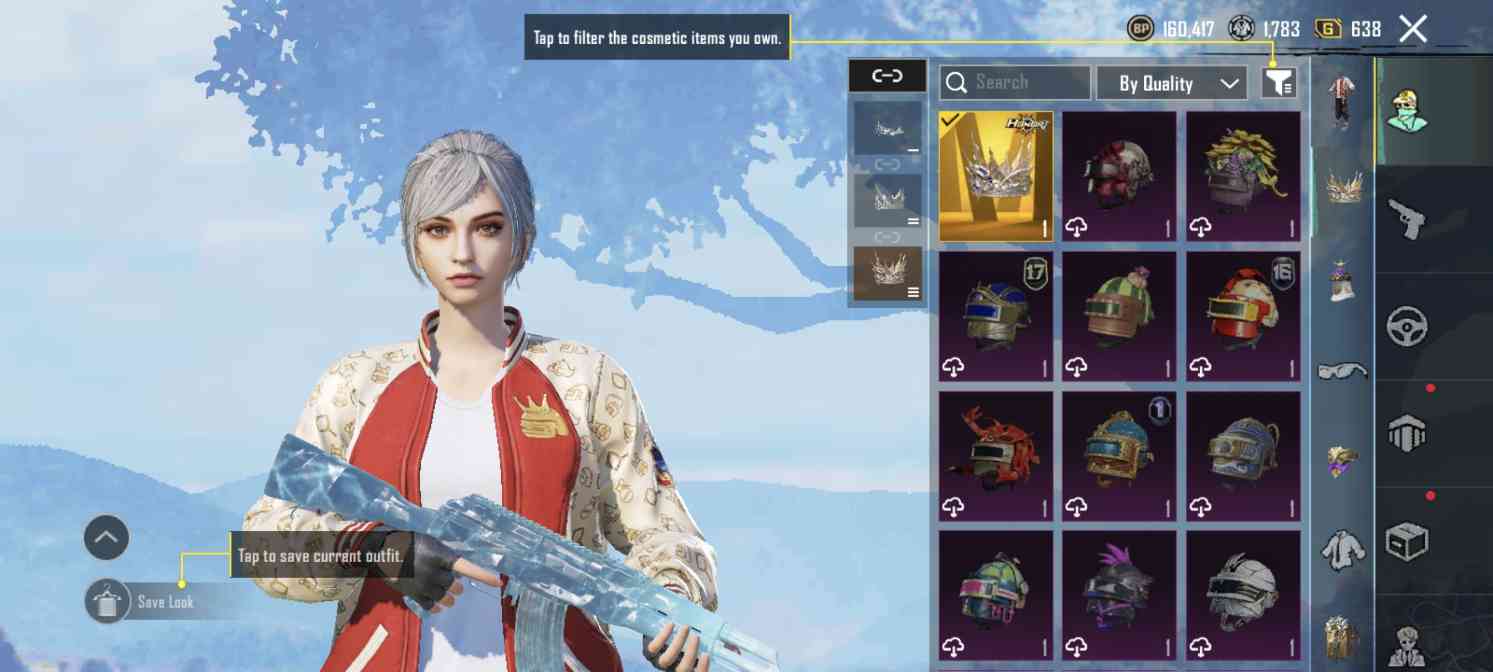Select the red helmet marked 16
This screenshot has height=672, width=1493.
[x=1243, y=316]
